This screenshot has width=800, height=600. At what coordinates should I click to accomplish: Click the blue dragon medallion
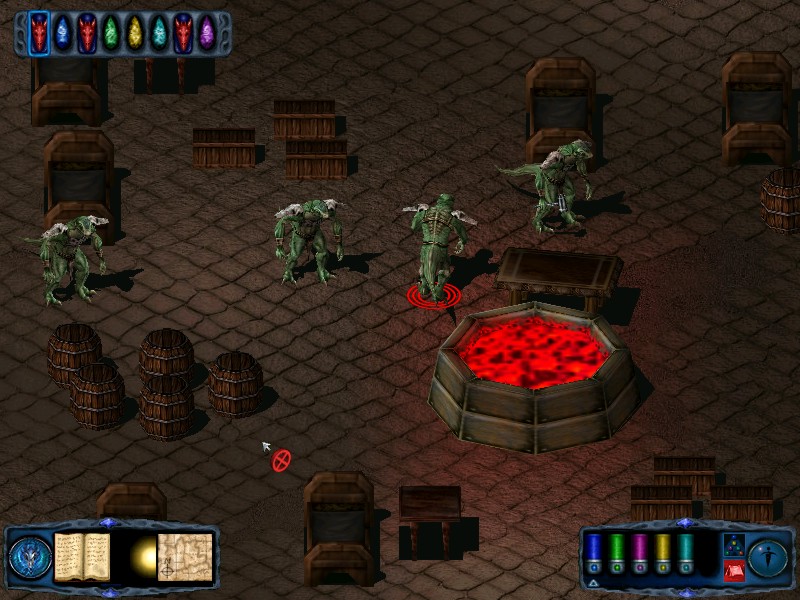coord(28,558)
